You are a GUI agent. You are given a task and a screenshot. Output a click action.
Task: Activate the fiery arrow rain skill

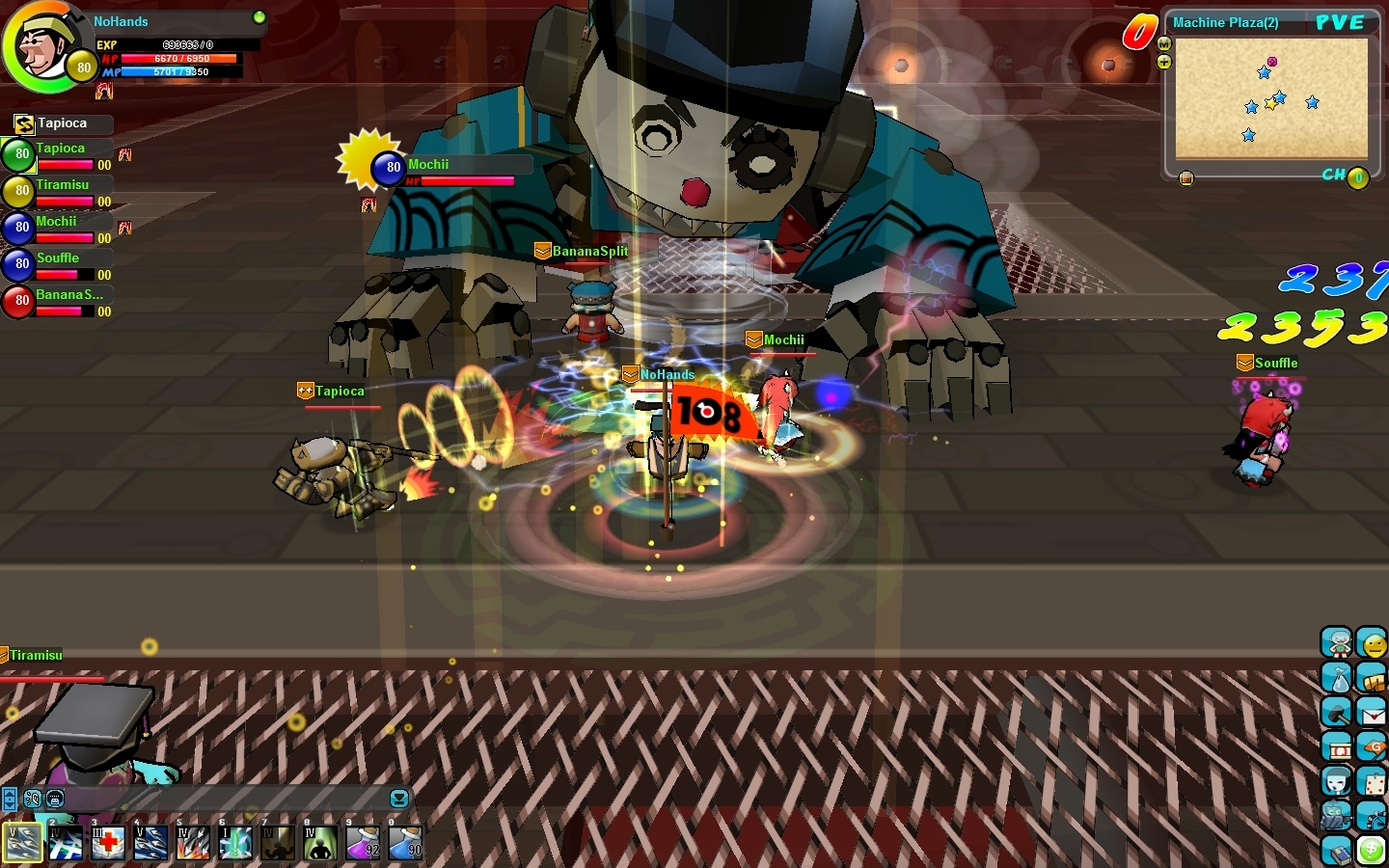click(193, 843)
